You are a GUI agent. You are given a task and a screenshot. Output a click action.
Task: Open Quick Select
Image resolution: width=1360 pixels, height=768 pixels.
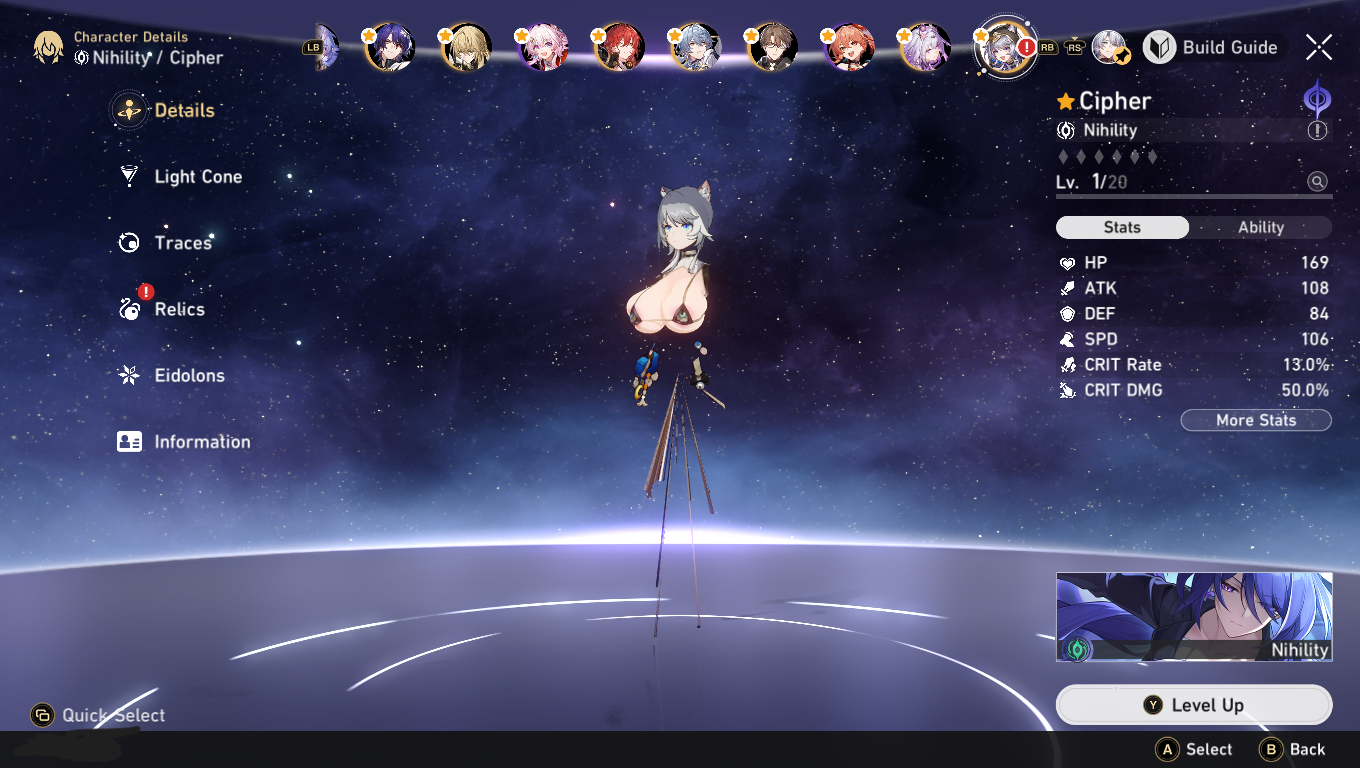[x=98, y=715]
